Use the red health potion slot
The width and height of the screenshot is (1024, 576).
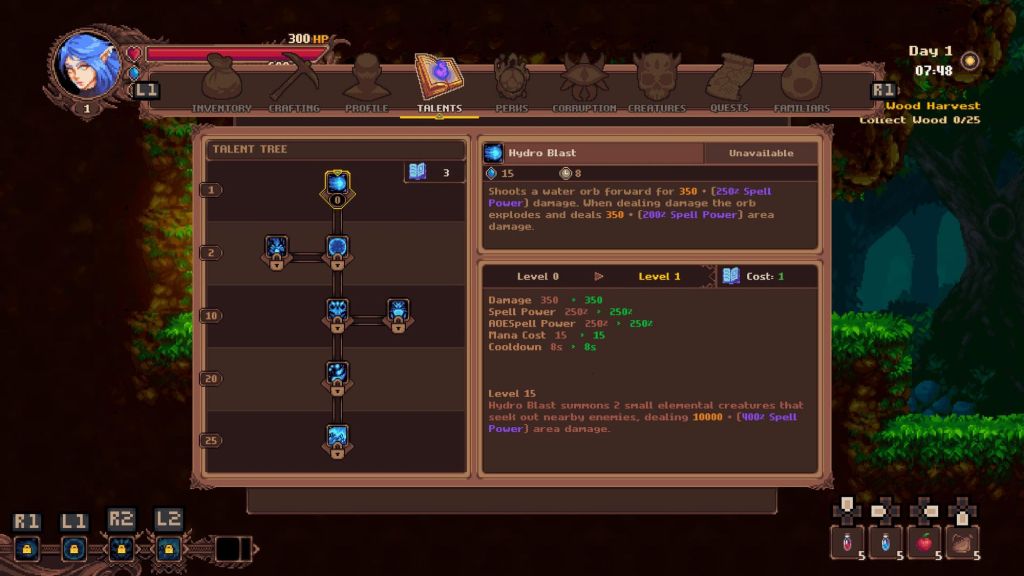point(847,541)
